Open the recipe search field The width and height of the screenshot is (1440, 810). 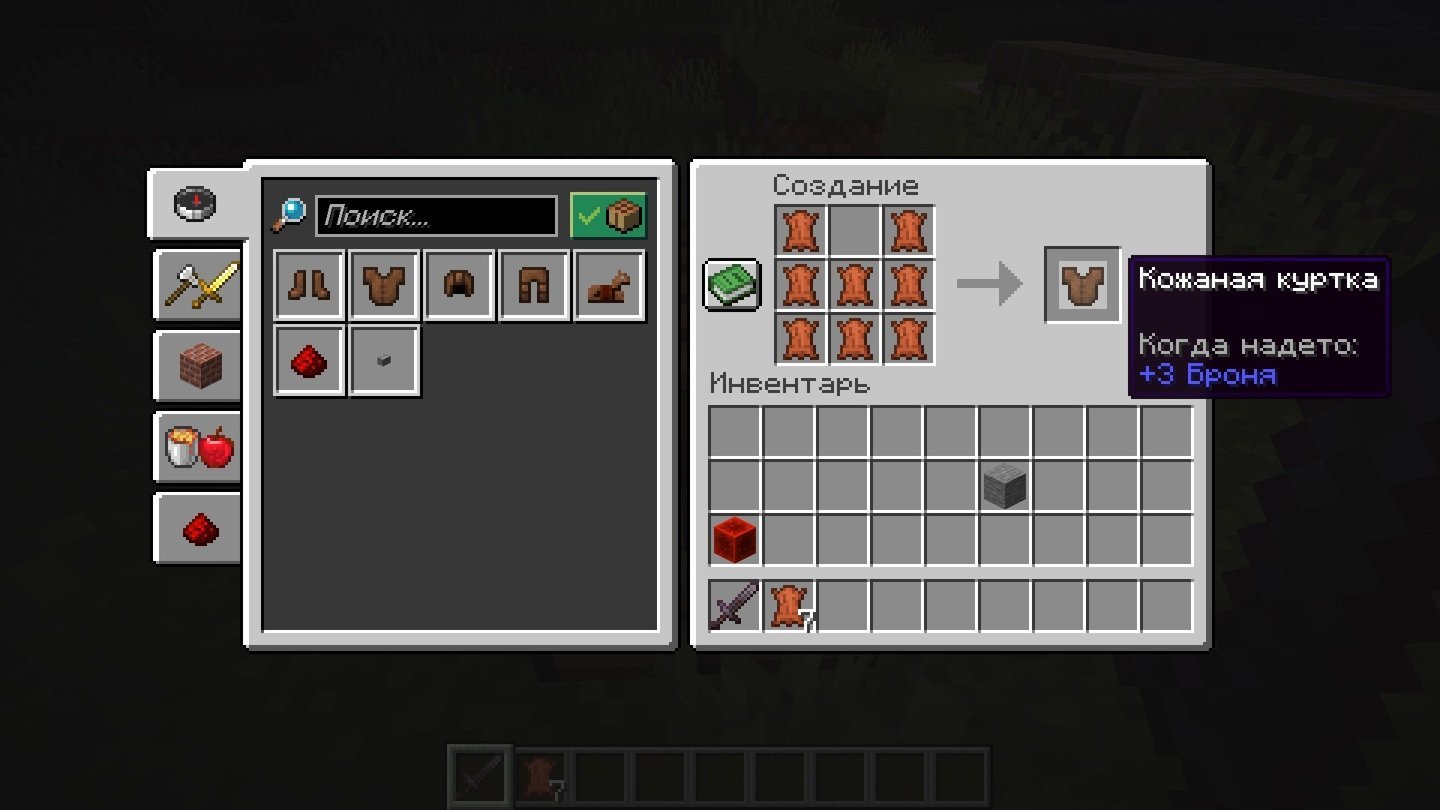tap(436, 216)
